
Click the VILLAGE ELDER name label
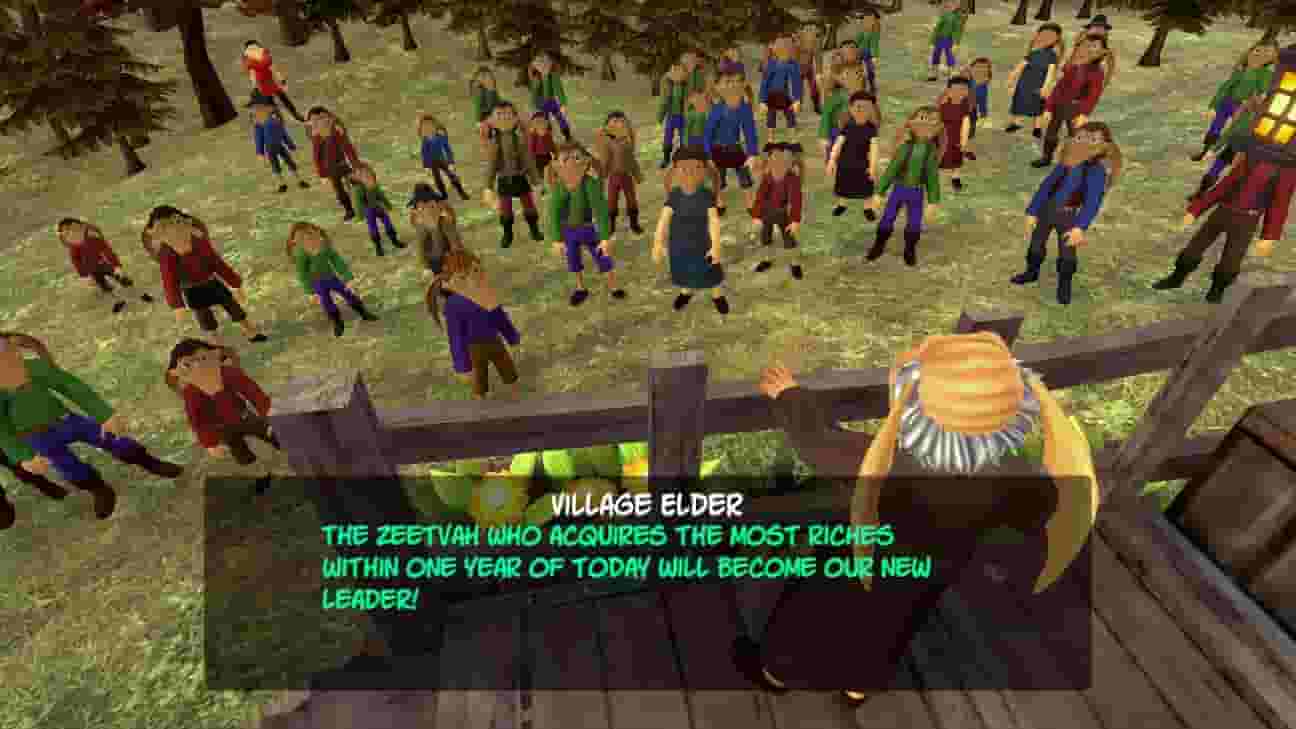[x=647, y=505]
